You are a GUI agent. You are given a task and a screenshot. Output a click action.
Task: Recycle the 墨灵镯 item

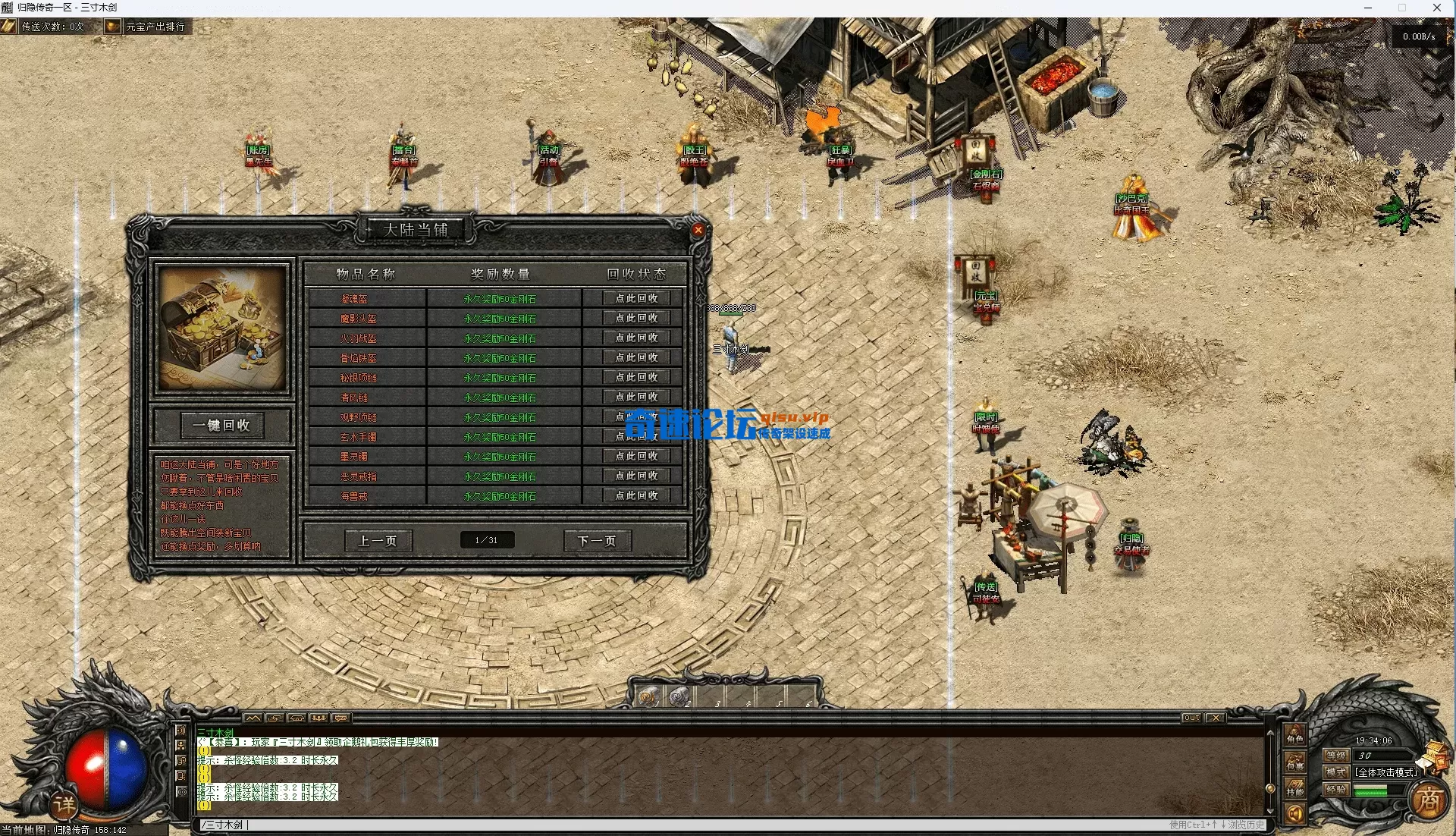pos(636,456)
